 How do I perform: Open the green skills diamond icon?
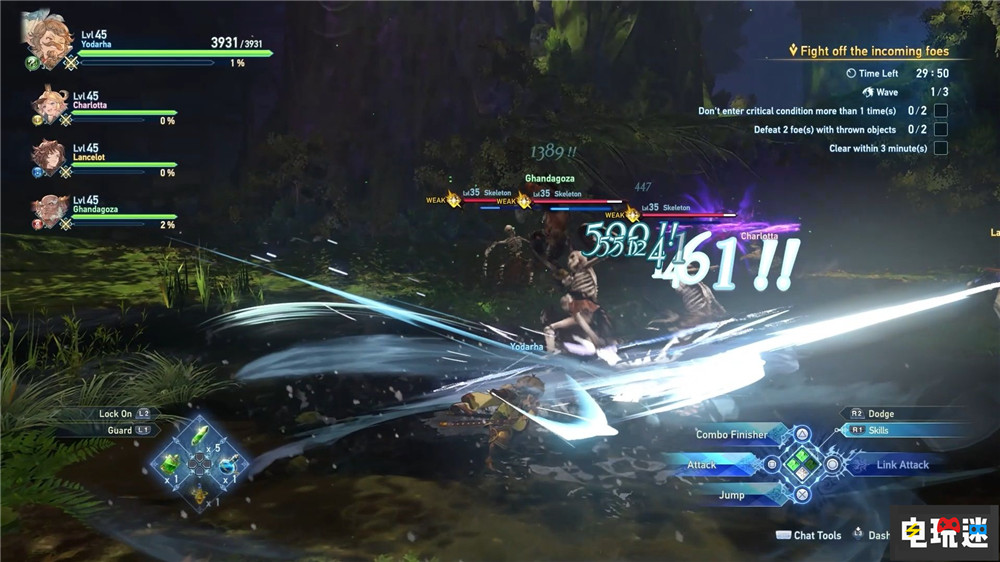pyautogui.click(x=802, y=464)
